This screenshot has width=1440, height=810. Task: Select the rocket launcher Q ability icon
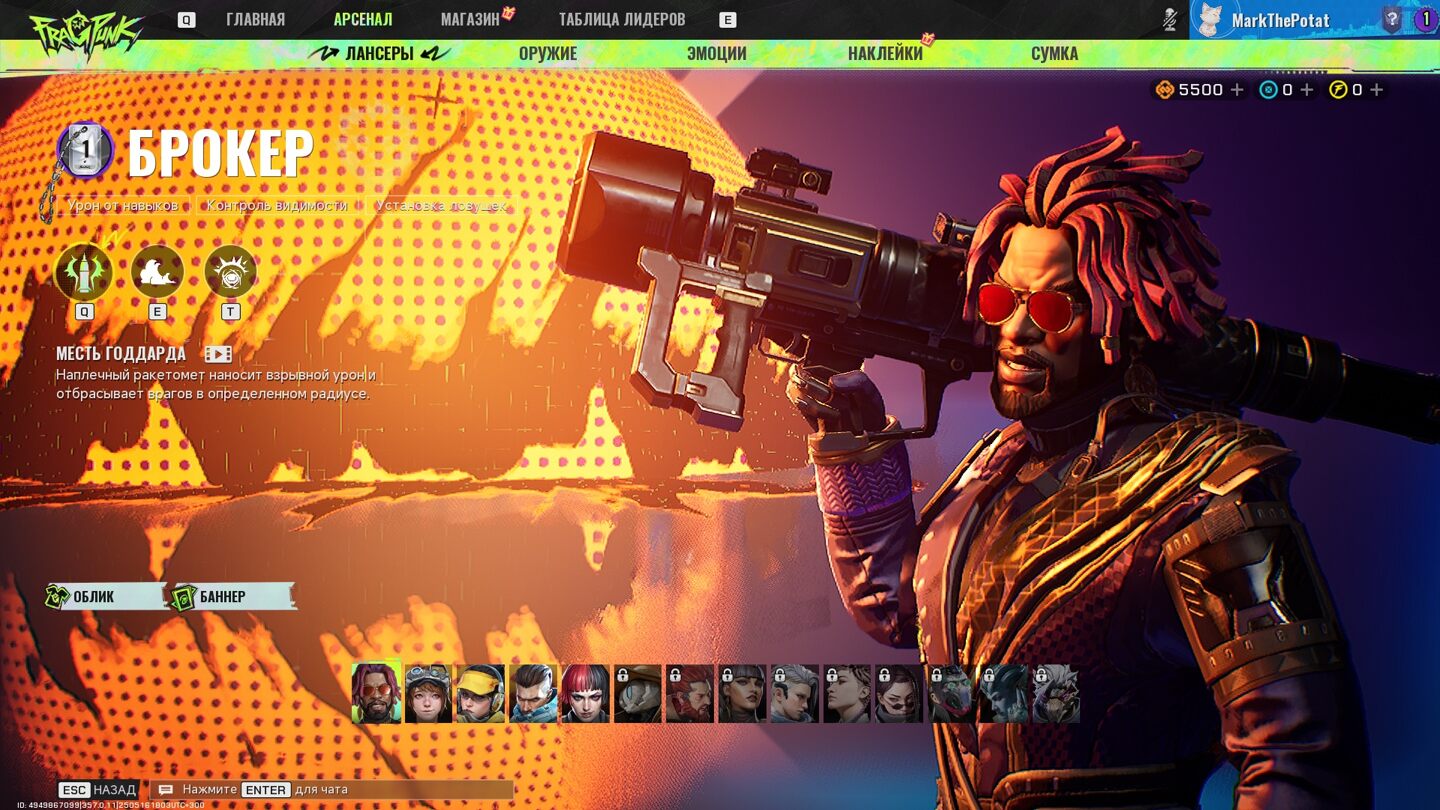pos(84,271)
